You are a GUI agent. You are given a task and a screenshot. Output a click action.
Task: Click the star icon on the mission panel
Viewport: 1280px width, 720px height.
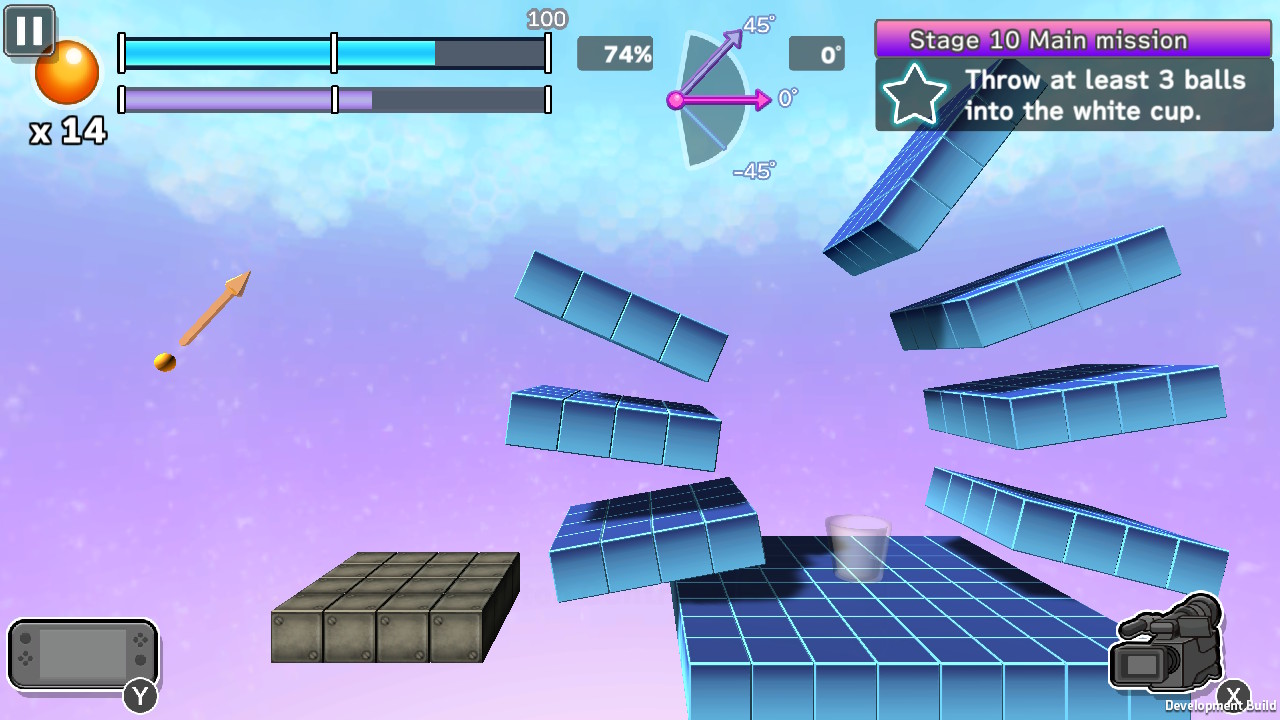pyautogui.click(x=914, y=96)
